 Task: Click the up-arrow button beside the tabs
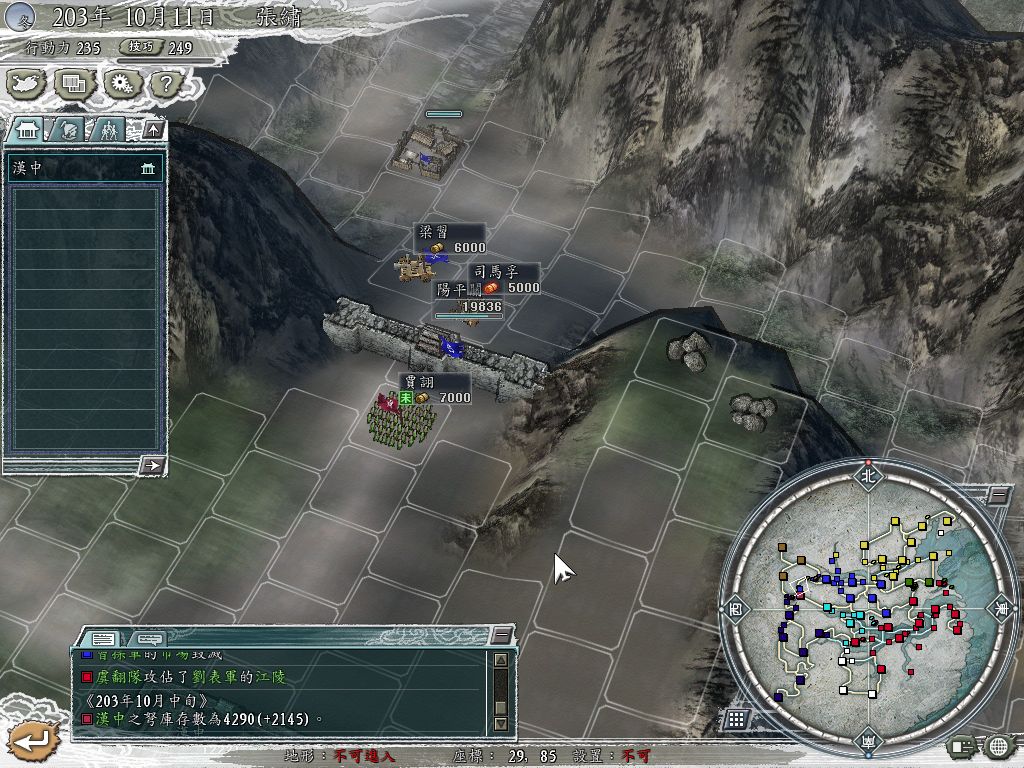click(x=153, y=129)
